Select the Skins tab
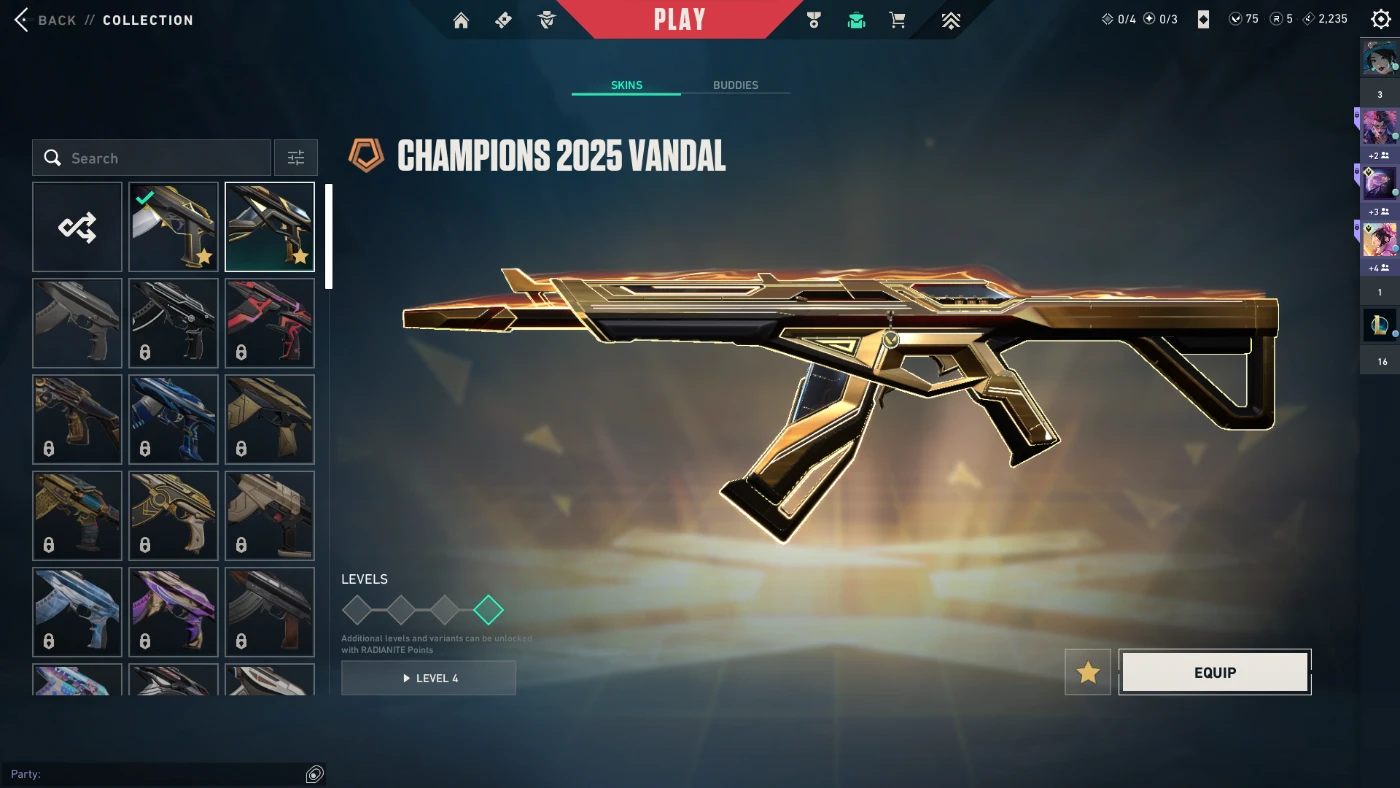The width and height of the screenshot is (1400, 788). coord(627,85)
